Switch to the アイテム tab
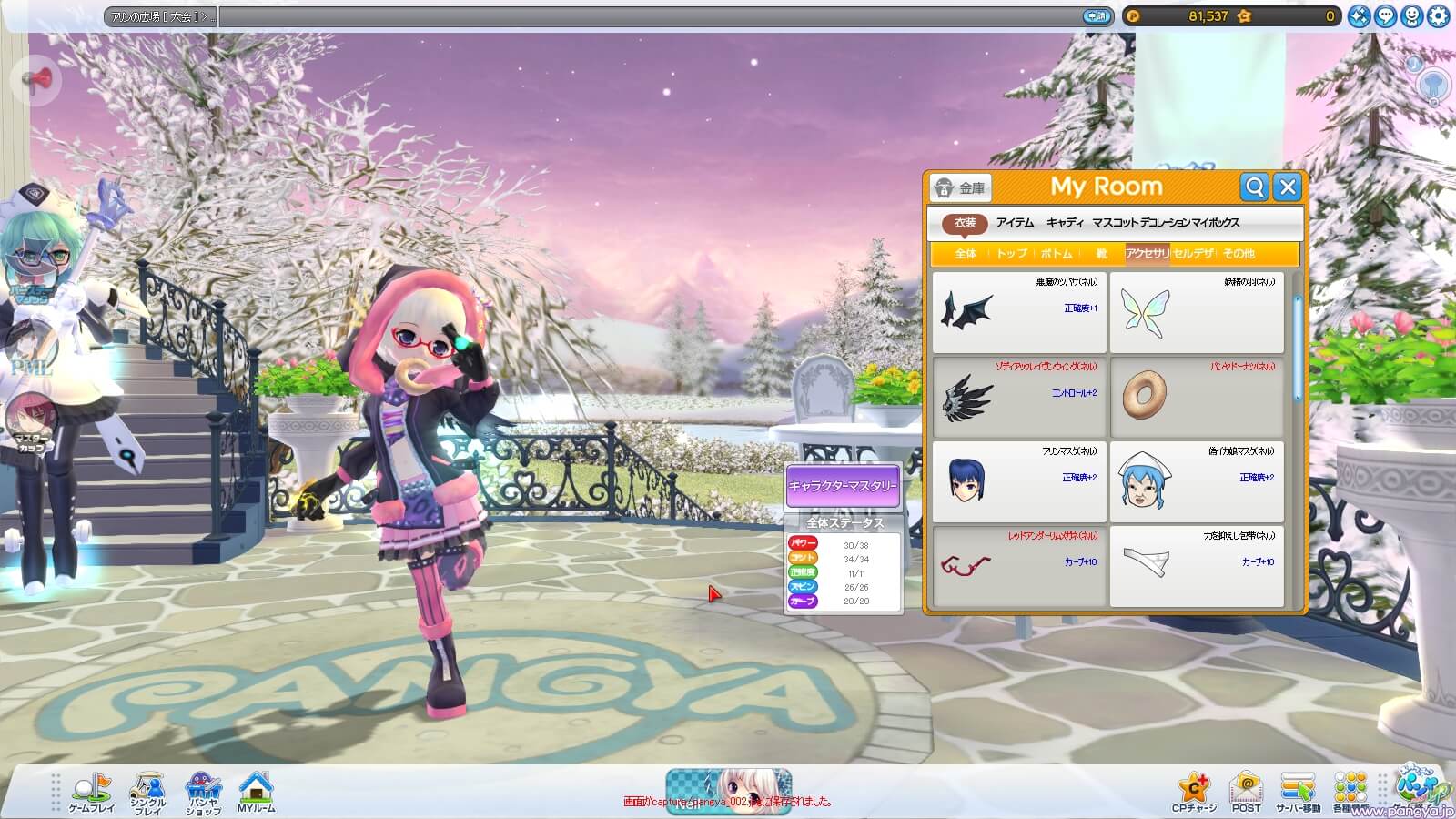This screenshot has width=1456, height=819. [1015, 223]
